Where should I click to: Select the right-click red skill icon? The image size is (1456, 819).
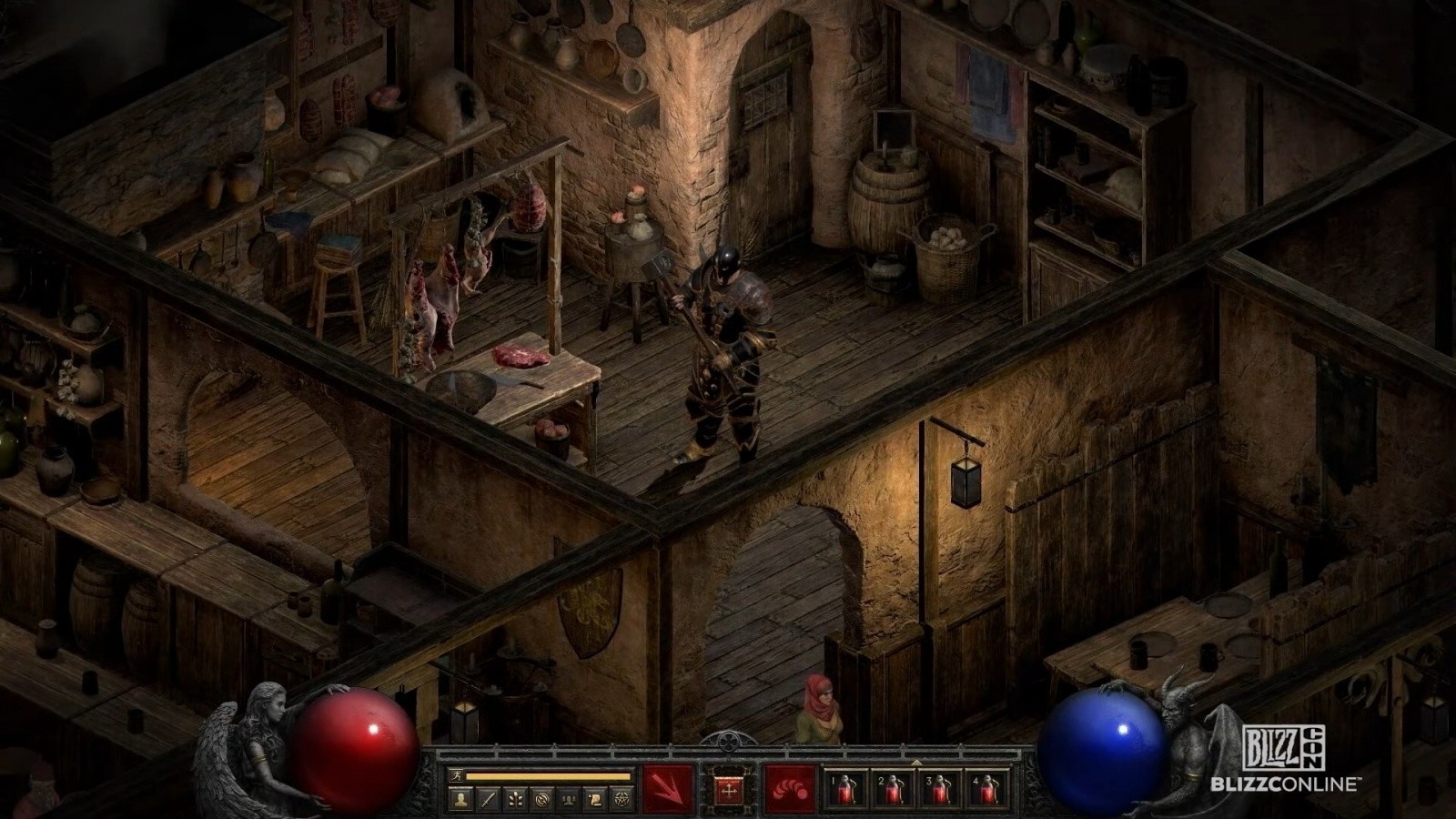pos(790,788)
